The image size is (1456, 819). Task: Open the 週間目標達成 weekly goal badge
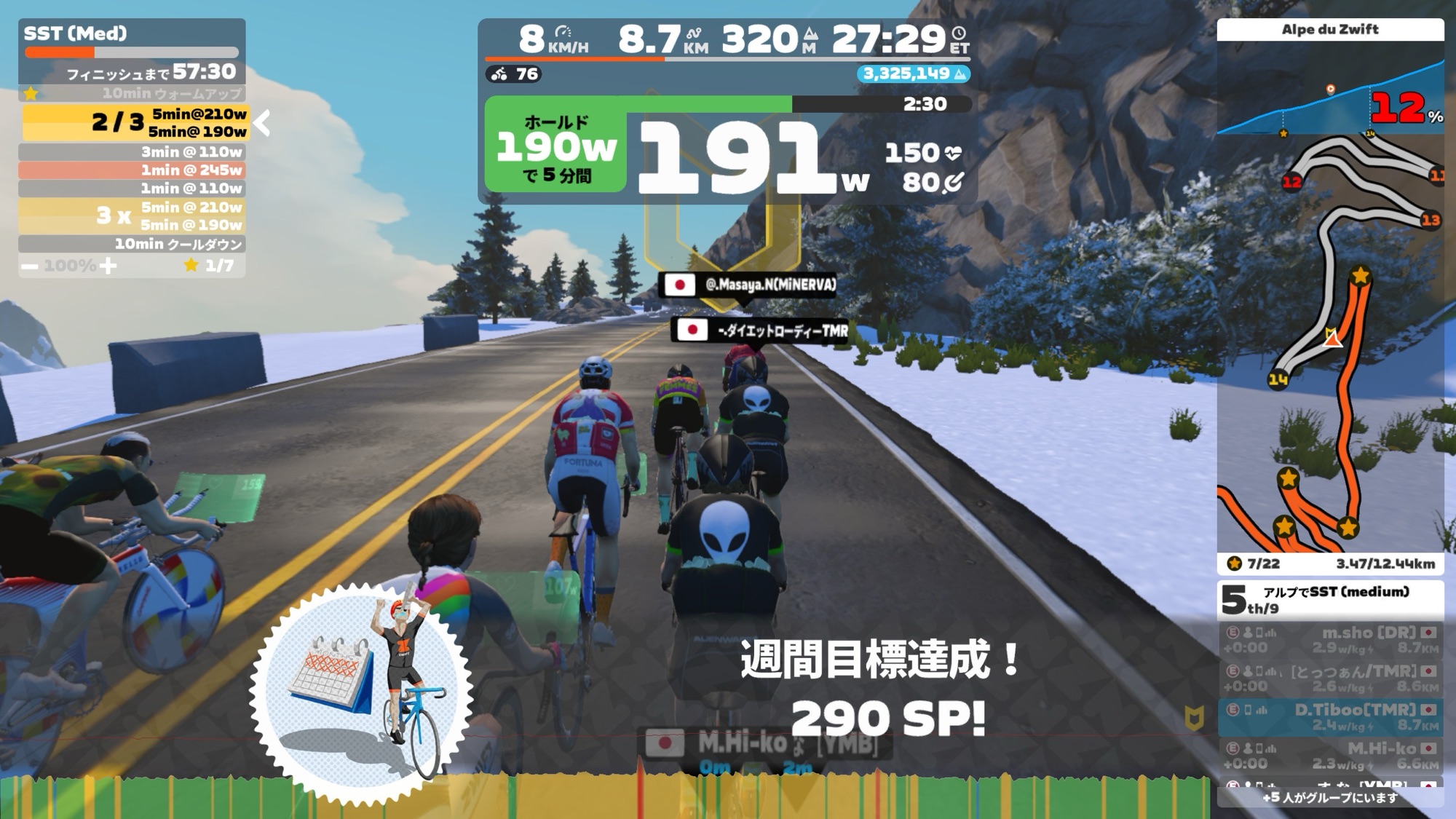click(361, 691)
